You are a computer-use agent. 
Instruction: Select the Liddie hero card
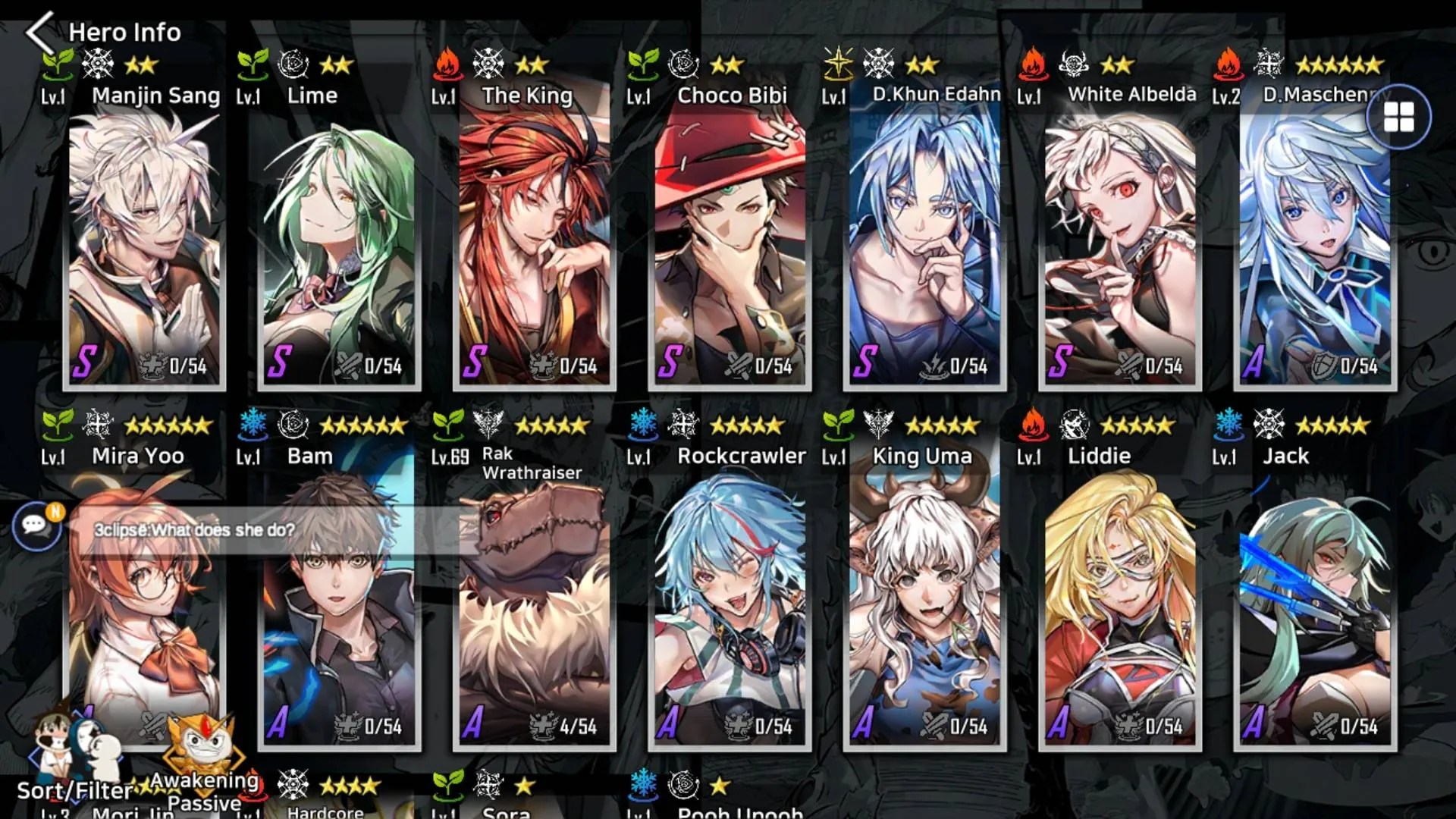(x=1120, y=607)
